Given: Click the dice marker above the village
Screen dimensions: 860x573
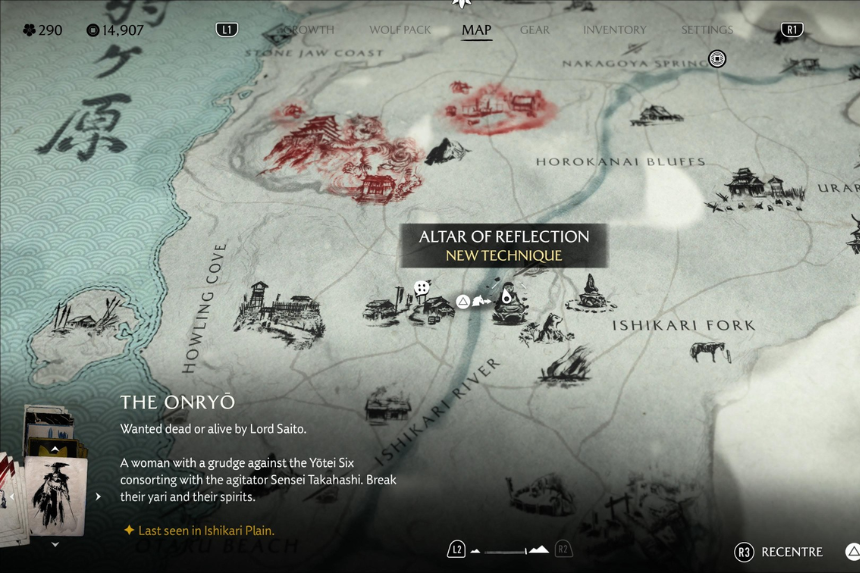Looking at the screenshot, I should click(422, 288).
